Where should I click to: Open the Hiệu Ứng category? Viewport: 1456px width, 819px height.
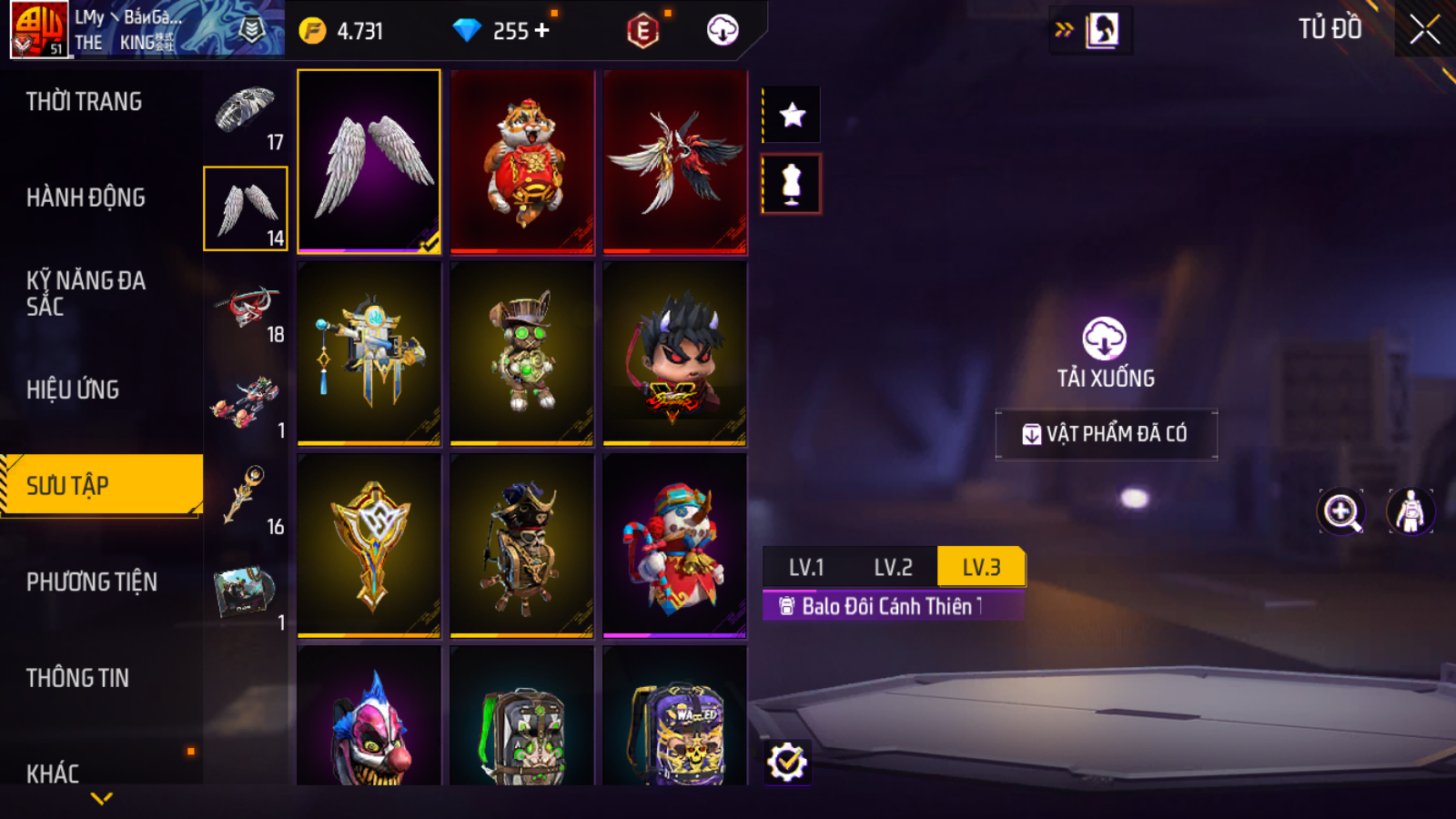coord(73,389)
